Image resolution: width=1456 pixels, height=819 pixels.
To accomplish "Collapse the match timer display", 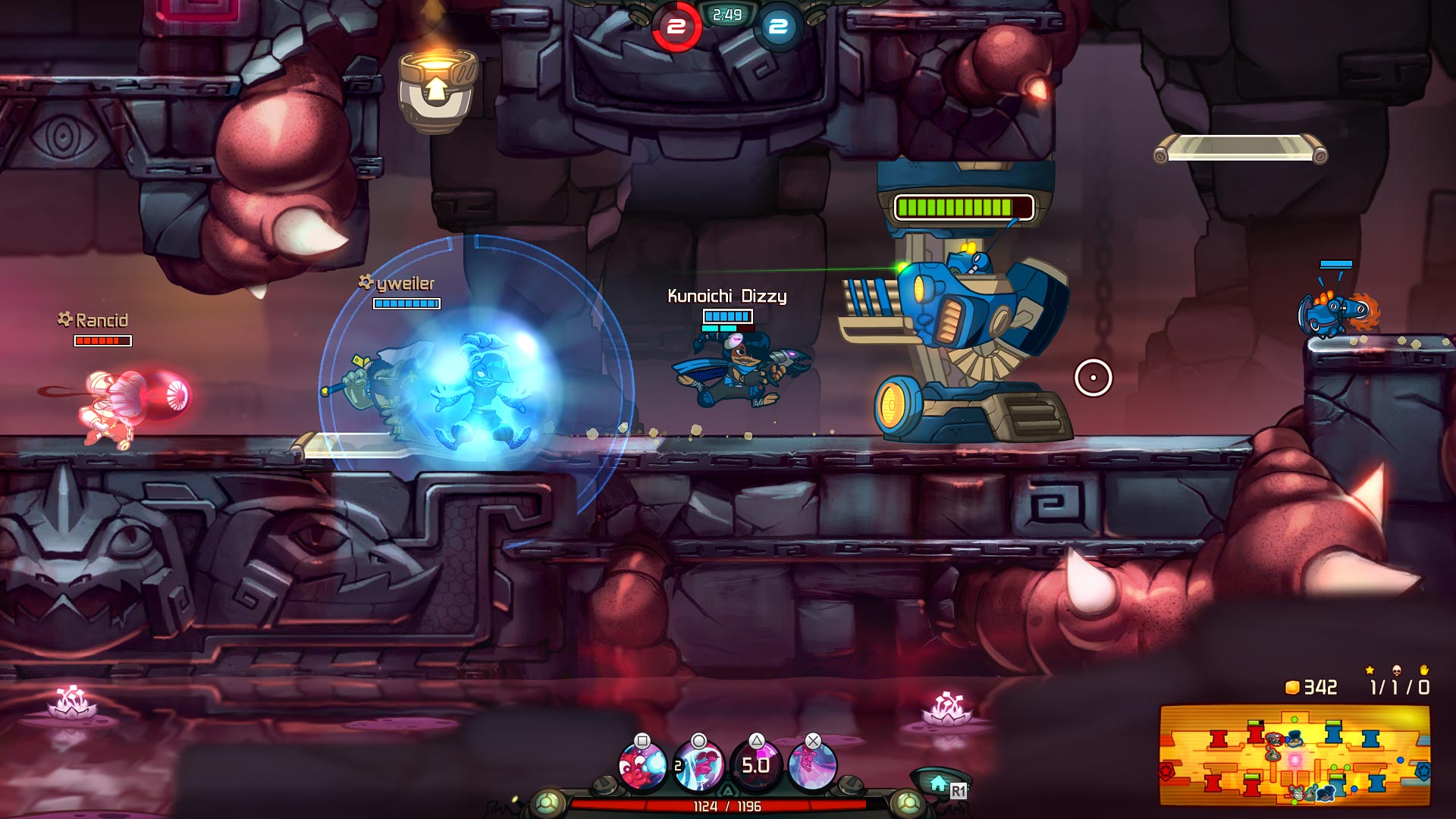I will [726, 14].
